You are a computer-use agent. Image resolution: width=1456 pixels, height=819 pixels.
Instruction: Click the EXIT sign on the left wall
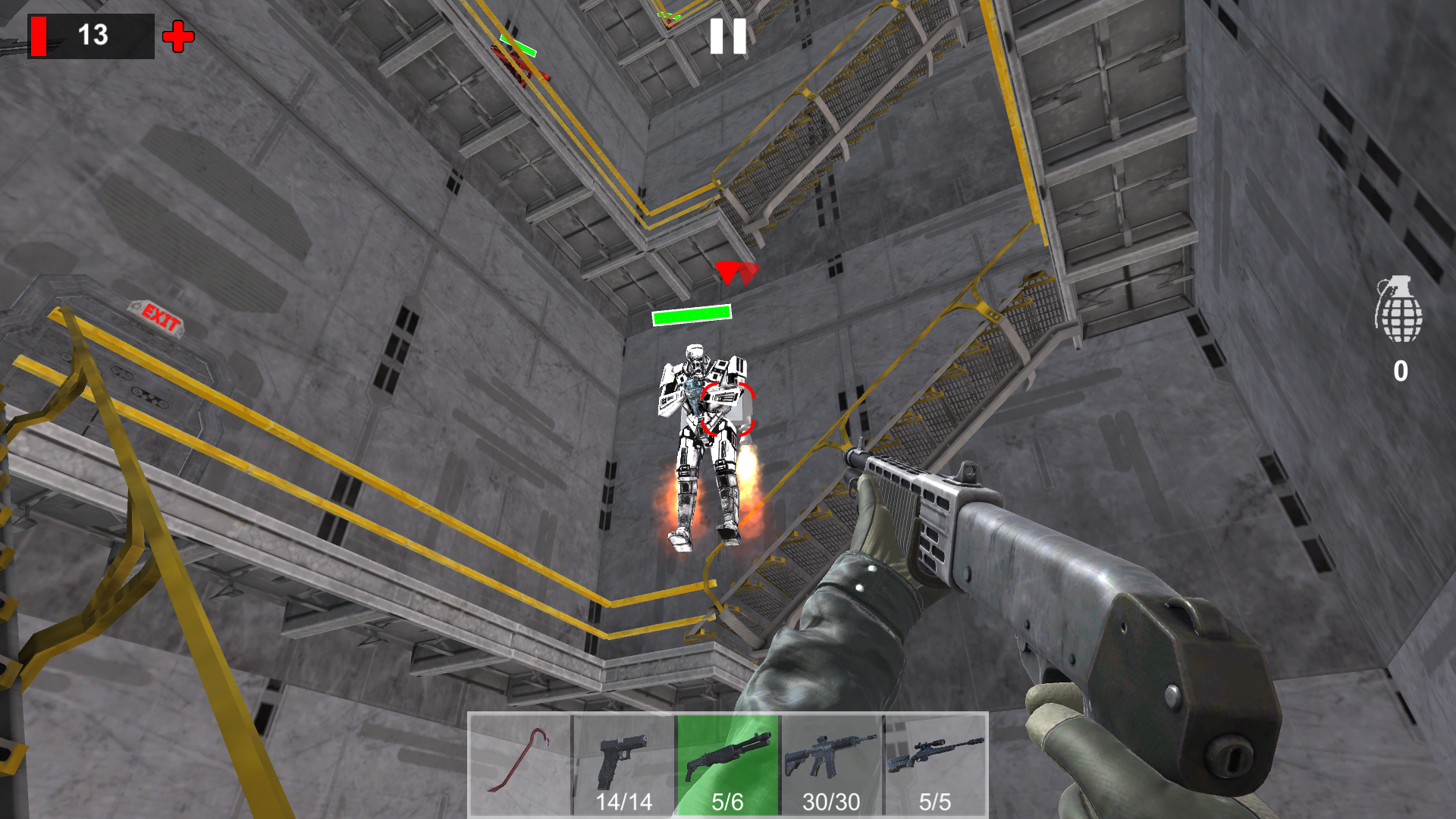tap(157, 319)
